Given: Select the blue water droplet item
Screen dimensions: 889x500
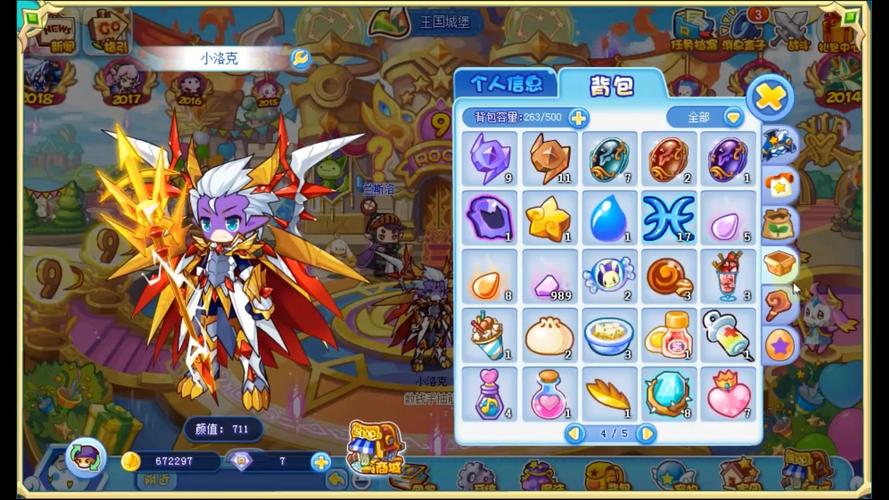Looking at the screenshot, I should pos(608,218).
